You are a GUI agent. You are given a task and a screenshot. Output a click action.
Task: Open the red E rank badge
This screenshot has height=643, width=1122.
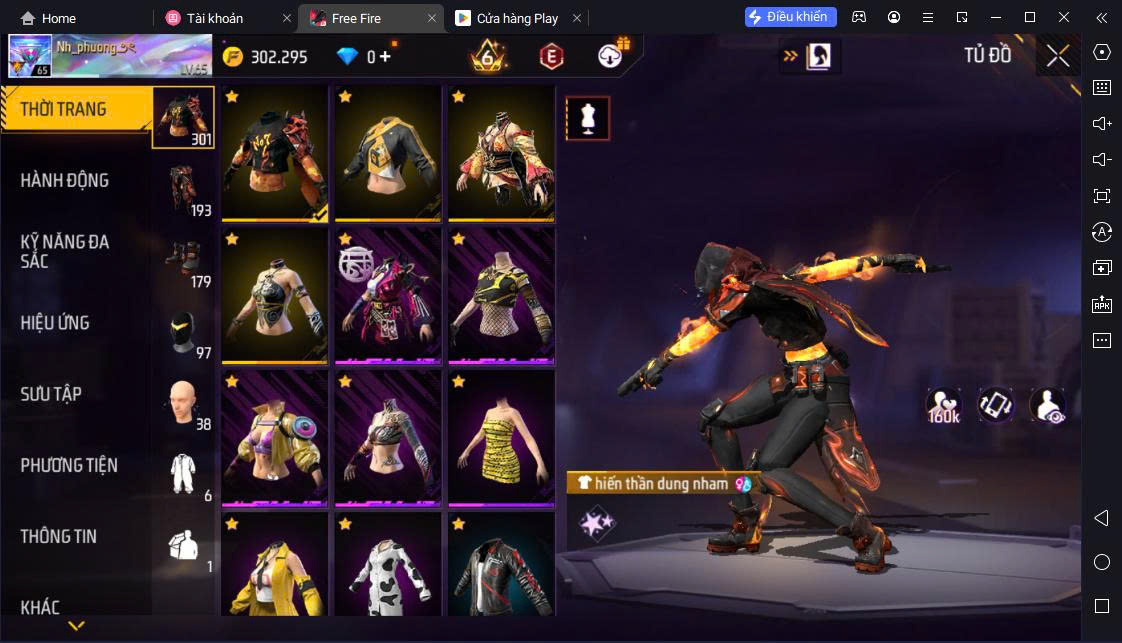pos(551,57)
